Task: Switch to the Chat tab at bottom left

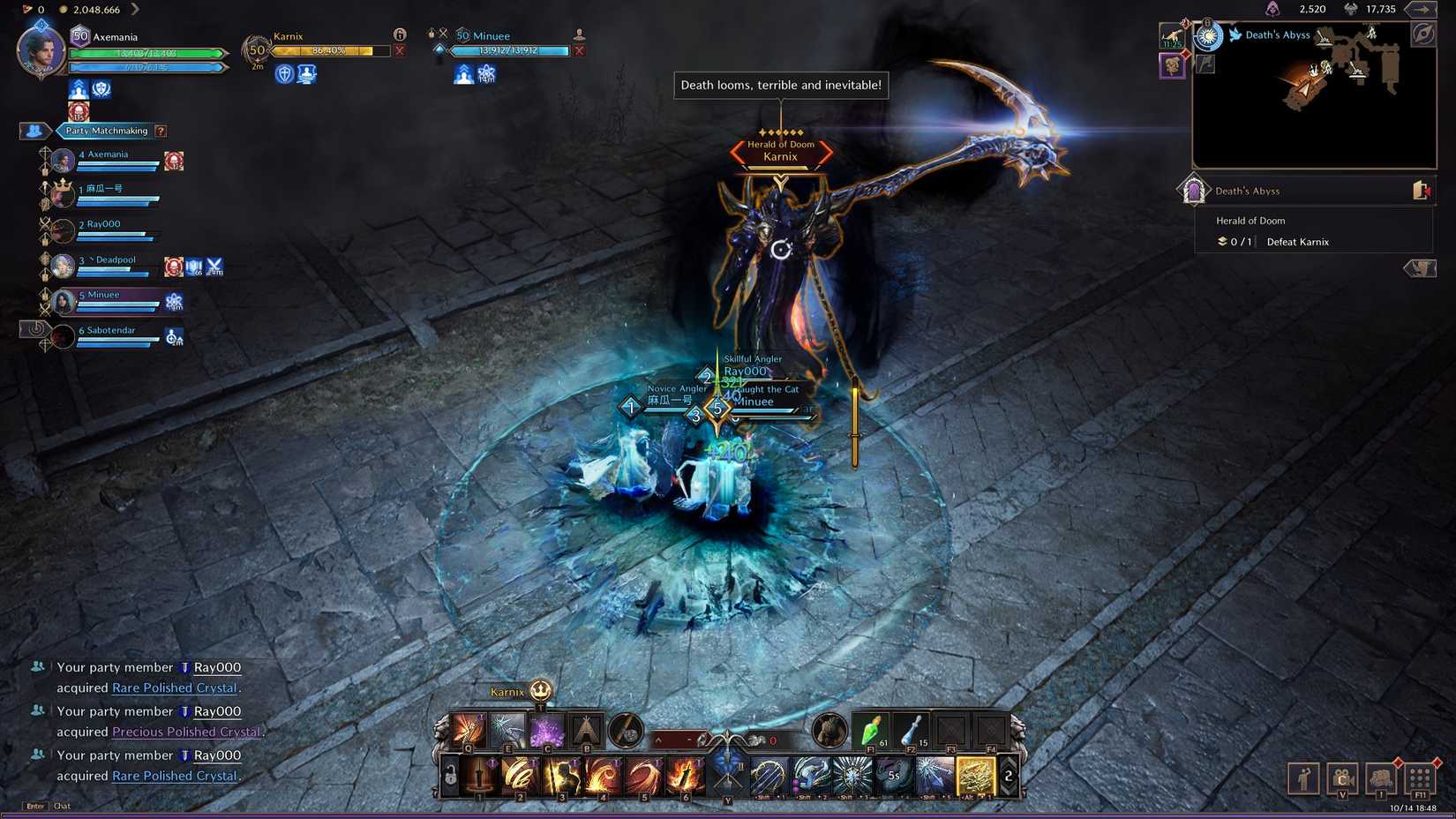Action: click(x=62, y=806)
